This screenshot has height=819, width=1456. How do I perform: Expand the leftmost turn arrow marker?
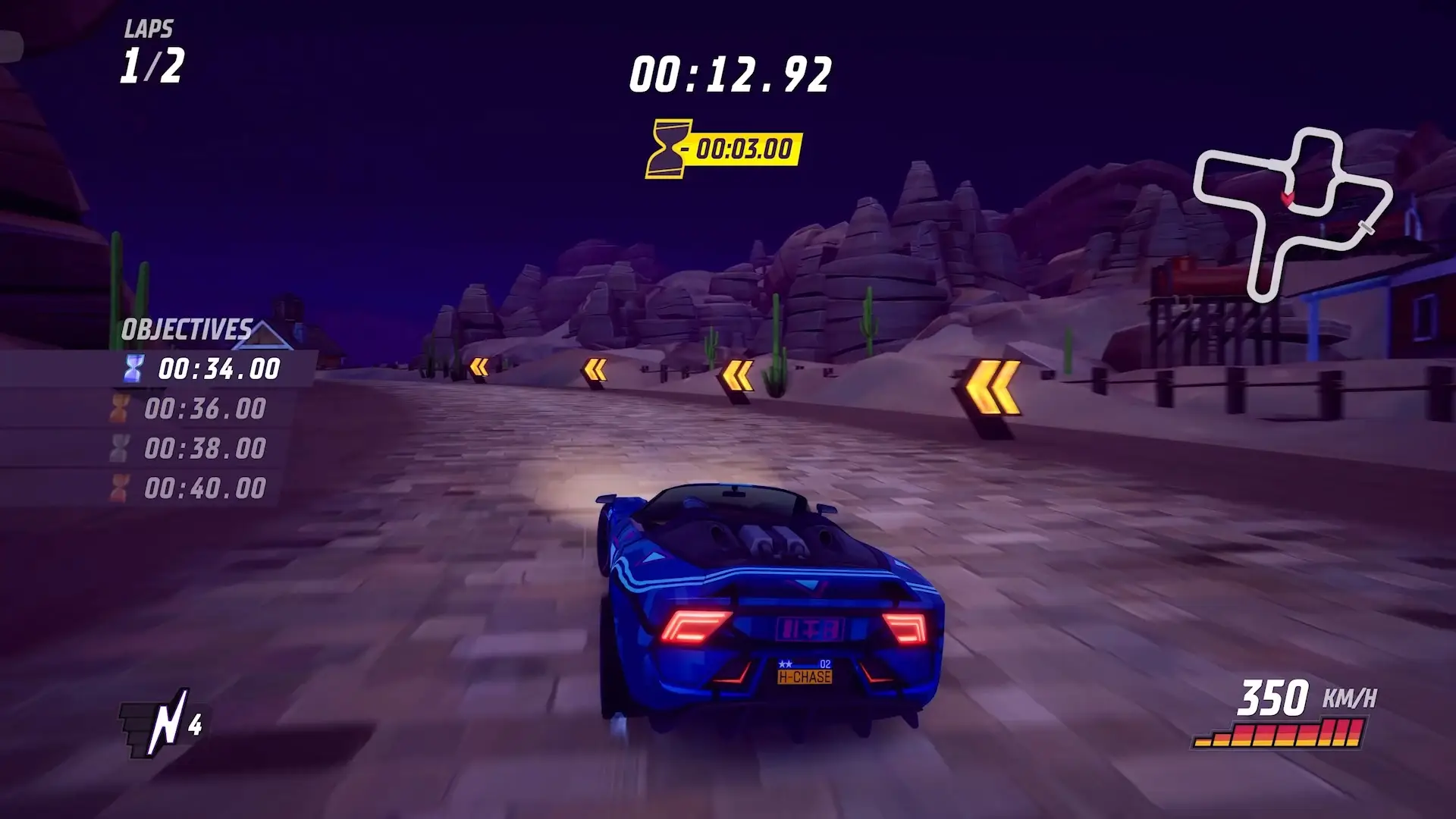[x=480, y=367]
